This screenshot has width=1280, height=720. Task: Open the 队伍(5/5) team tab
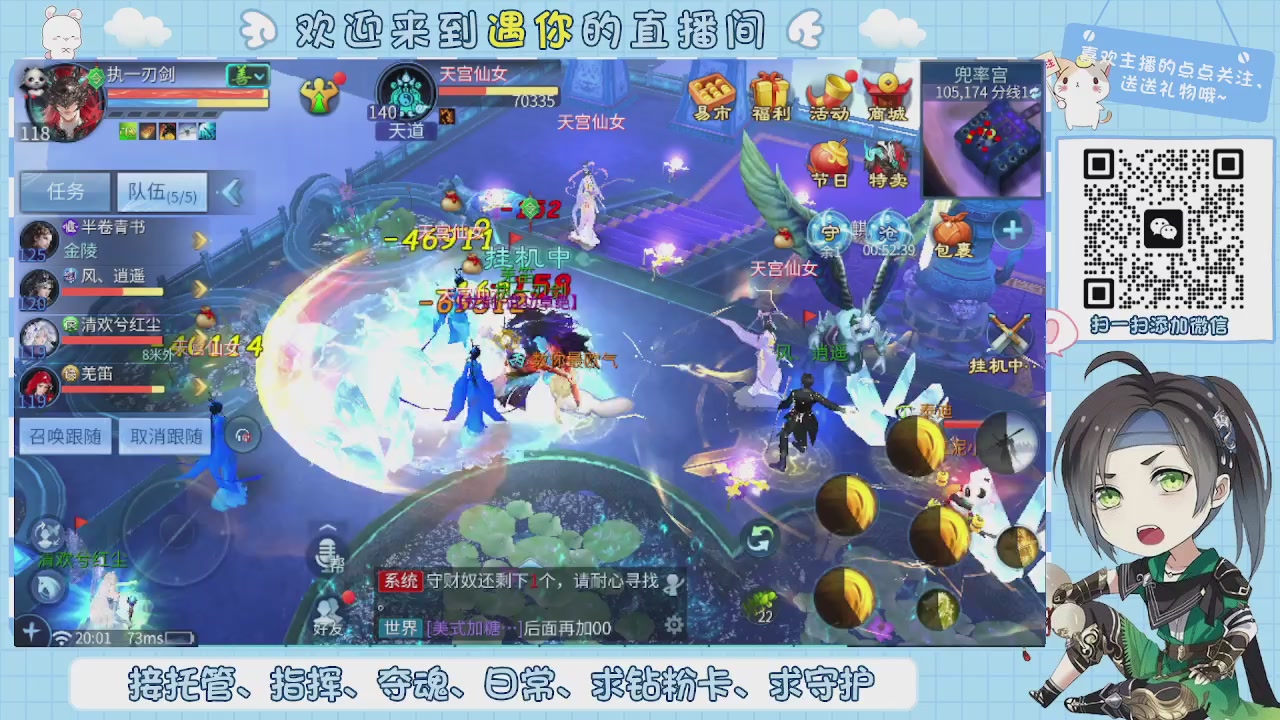click(160, 192)
